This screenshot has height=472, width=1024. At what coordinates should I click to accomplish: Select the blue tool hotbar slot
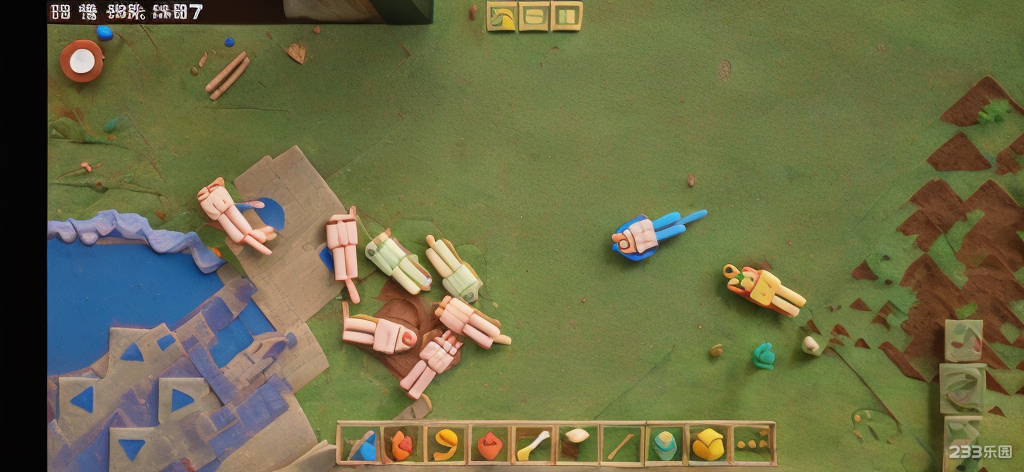point(357,444)
